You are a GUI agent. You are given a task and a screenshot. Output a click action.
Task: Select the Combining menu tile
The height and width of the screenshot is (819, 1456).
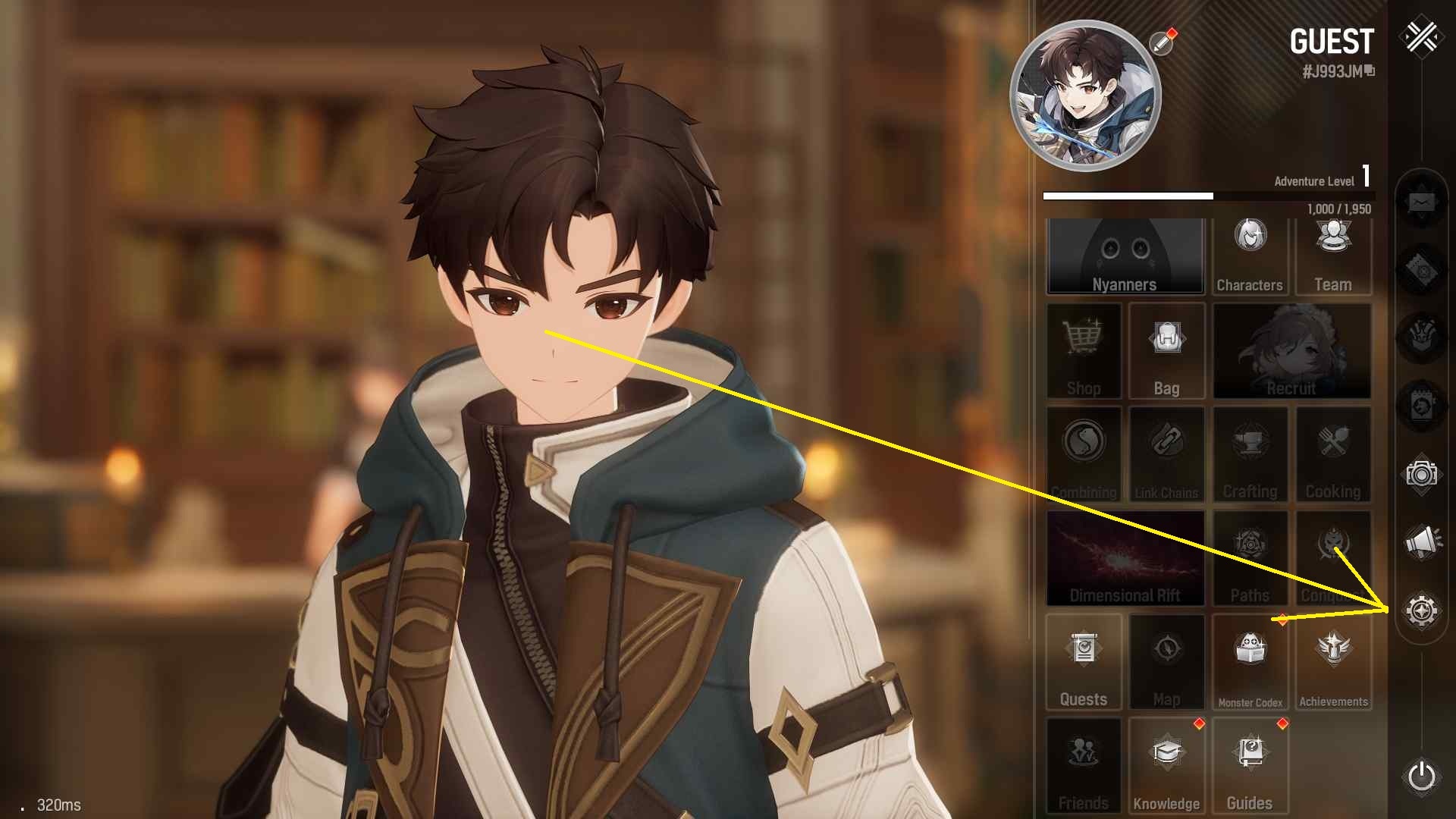(1084, 455)
